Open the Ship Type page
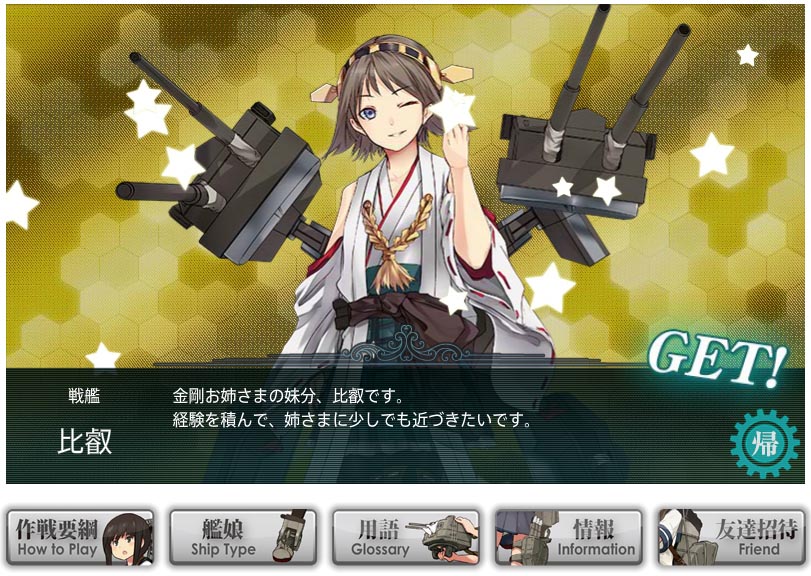Viewport: 811px width, 576px height. click(243, 537)
